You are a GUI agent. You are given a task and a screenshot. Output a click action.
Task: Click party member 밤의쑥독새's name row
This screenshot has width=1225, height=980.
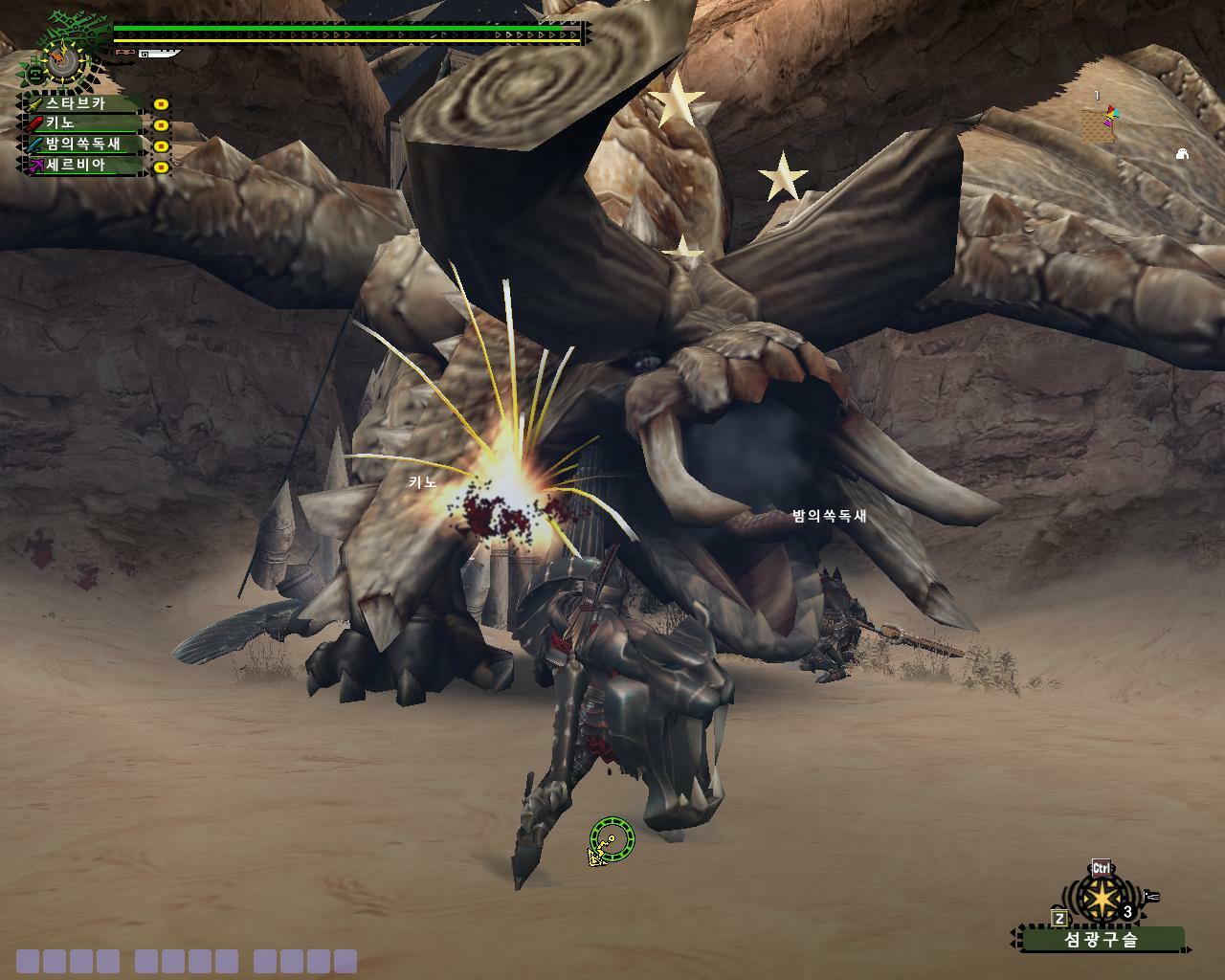point(83,145)
